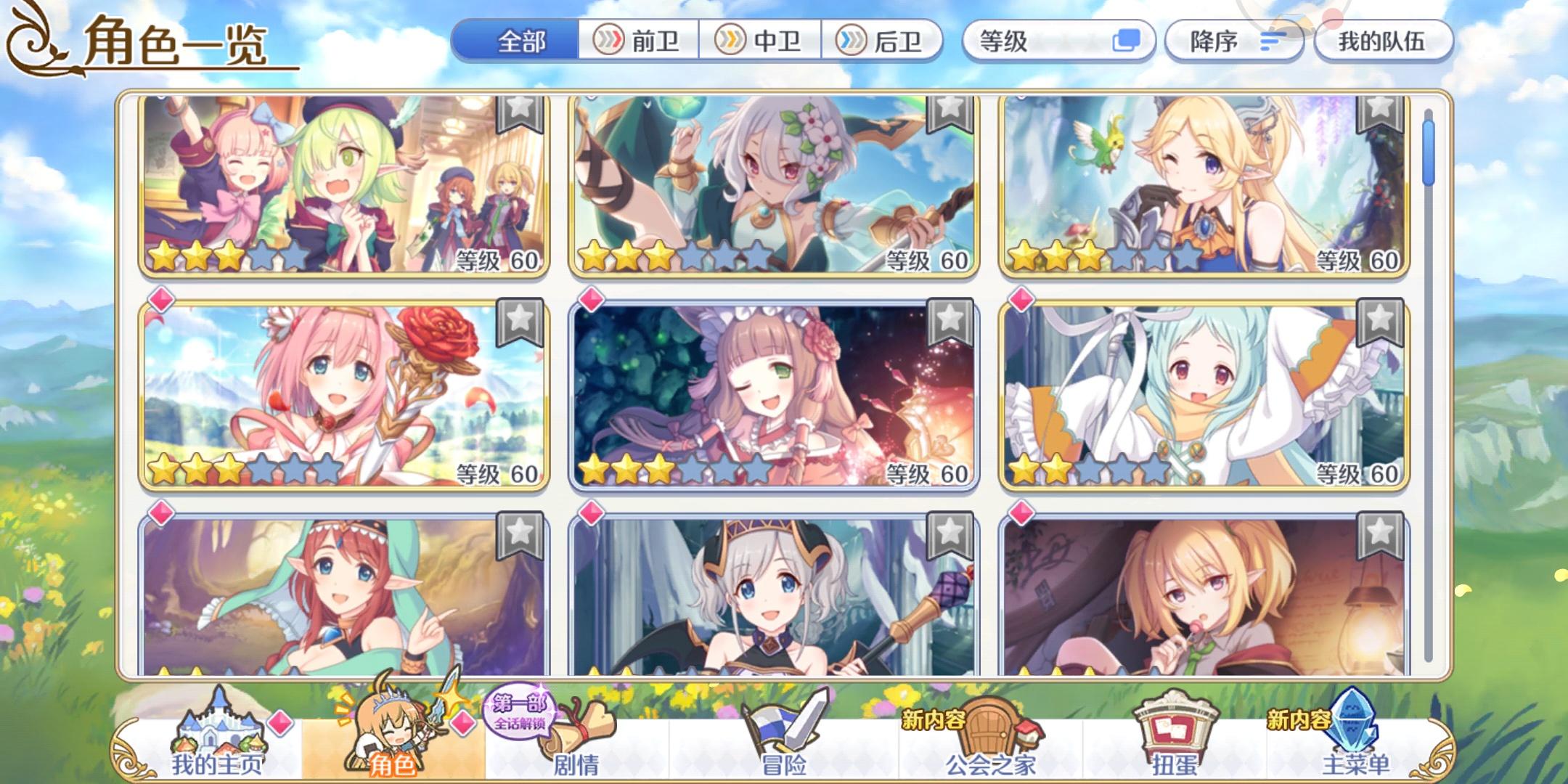
Task: Open 我的队伍 my teams button
Action: pyautogui.click(x=1383, y=41)
